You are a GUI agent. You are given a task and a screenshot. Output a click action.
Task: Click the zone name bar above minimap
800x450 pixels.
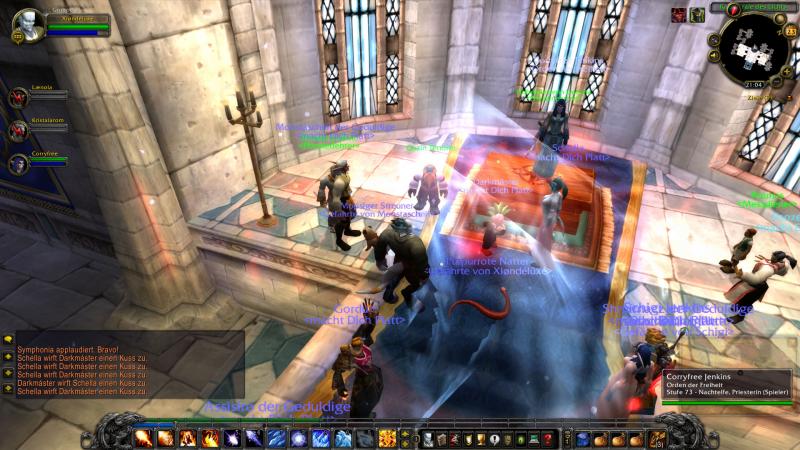[x=755, y=7]
